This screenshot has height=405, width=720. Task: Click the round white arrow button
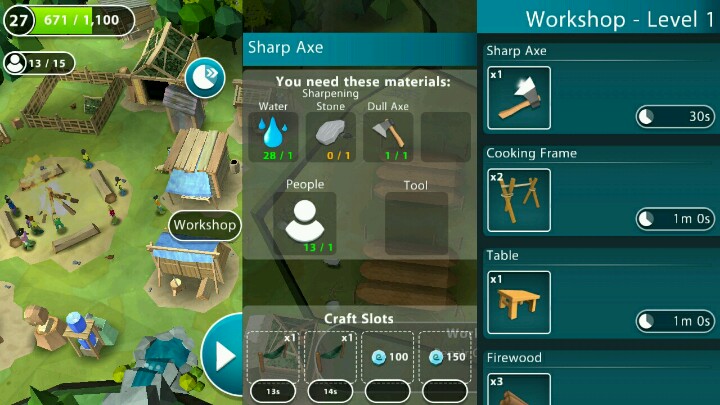tap(222, 355)
